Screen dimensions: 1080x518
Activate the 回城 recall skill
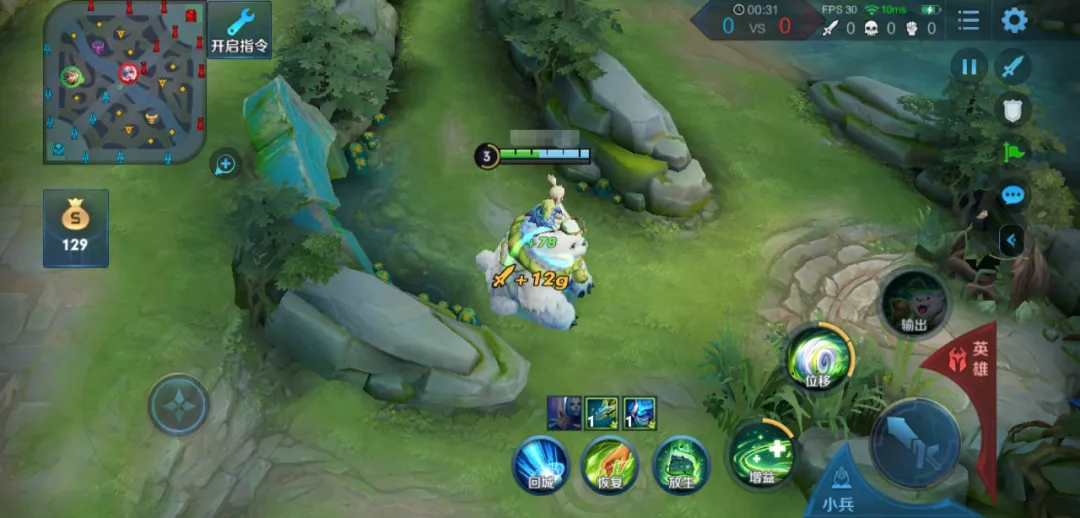point(541,464)
